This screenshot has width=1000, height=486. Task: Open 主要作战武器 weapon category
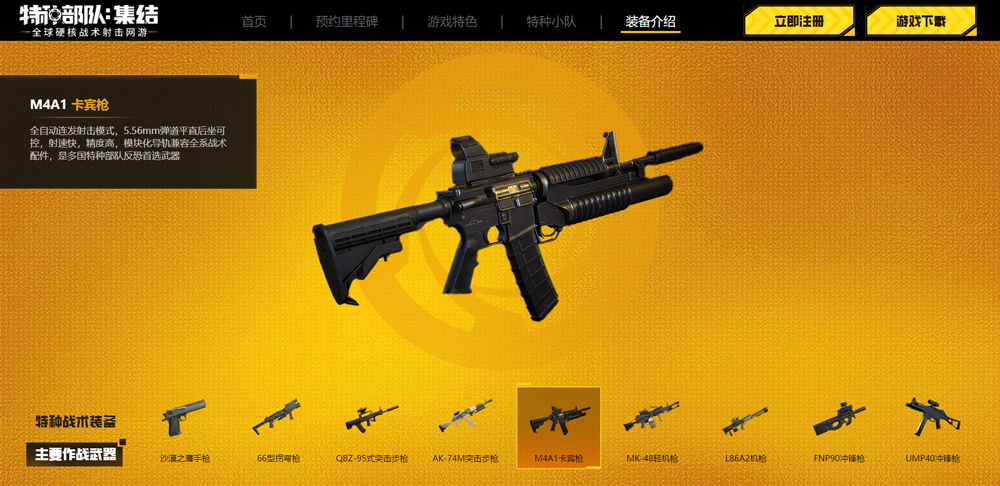coord(75,454)
